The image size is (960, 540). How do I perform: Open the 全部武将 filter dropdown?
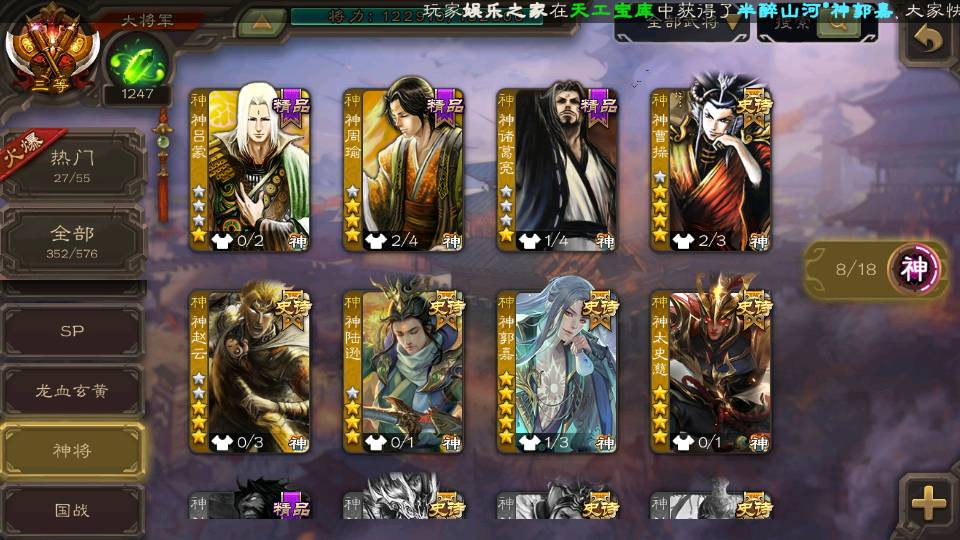coord(682,24)
